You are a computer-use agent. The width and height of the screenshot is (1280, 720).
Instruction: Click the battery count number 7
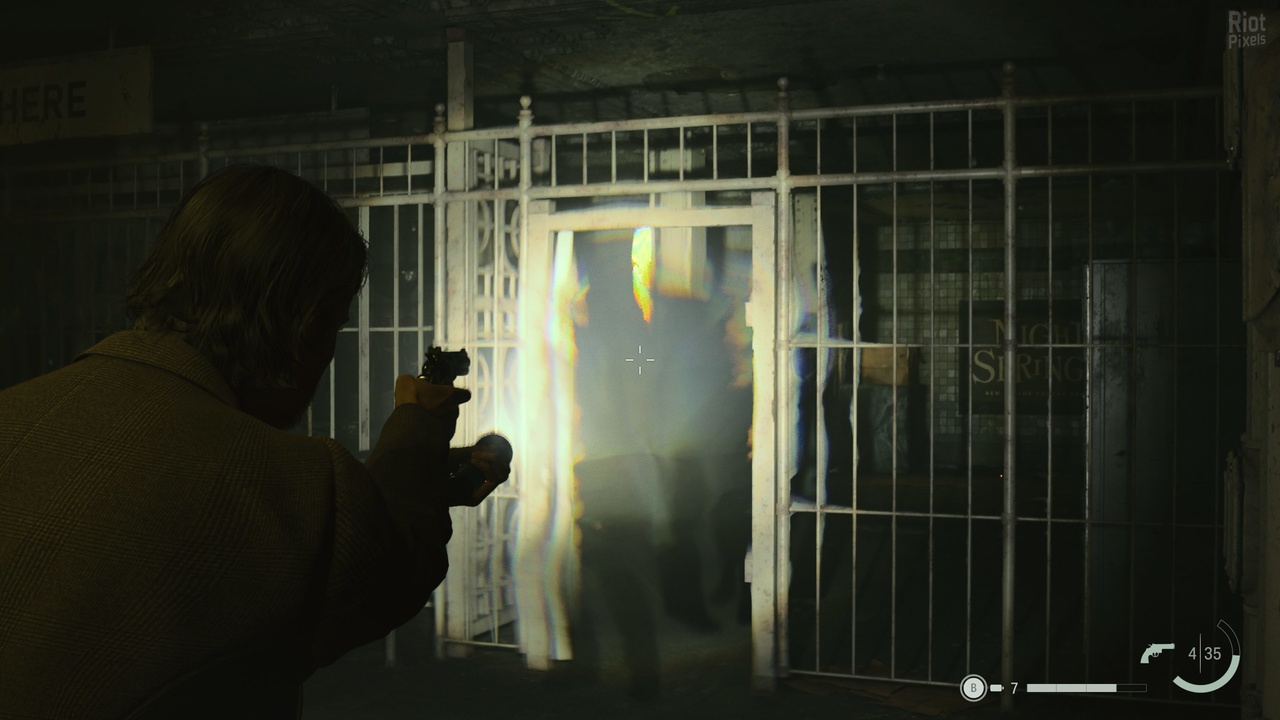click(x=1013, y=687)
